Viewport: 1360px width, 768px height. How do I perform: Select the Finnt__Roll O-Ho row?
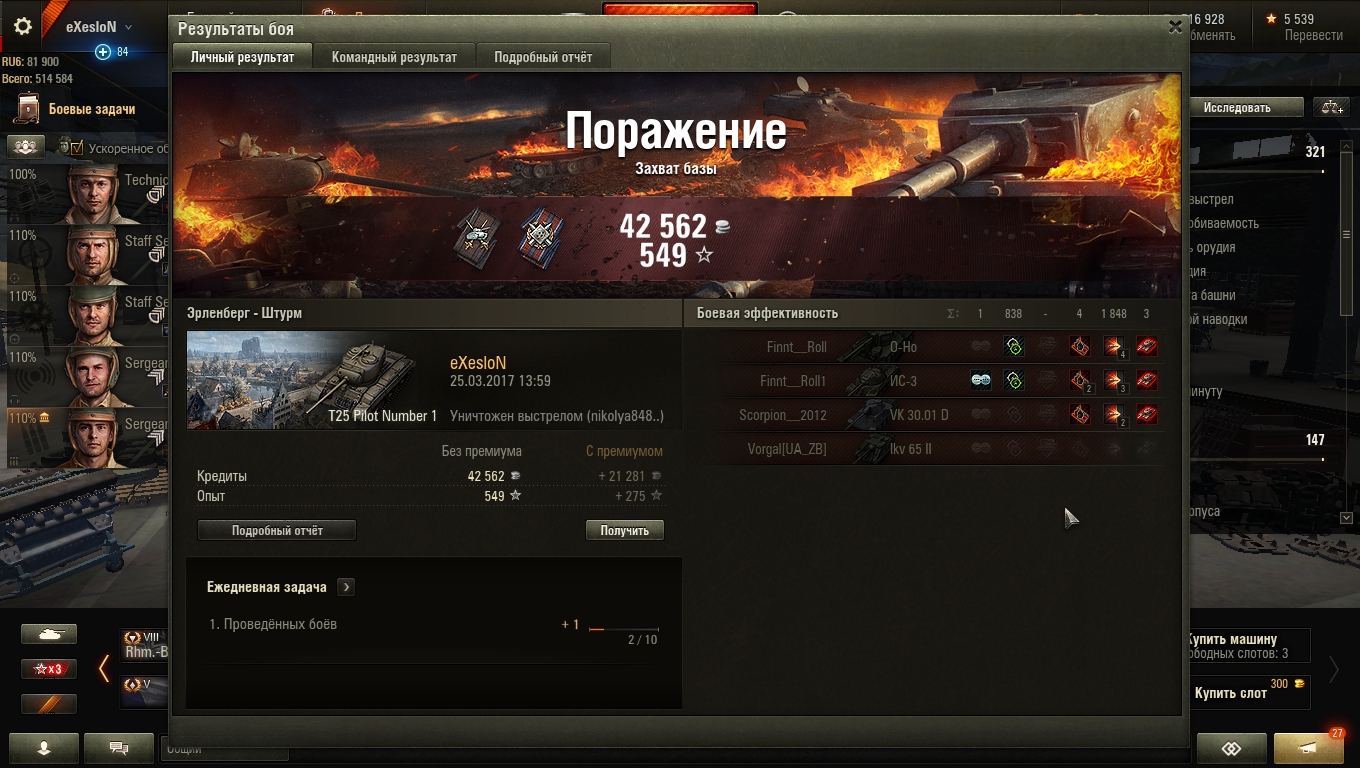point(930,347)
